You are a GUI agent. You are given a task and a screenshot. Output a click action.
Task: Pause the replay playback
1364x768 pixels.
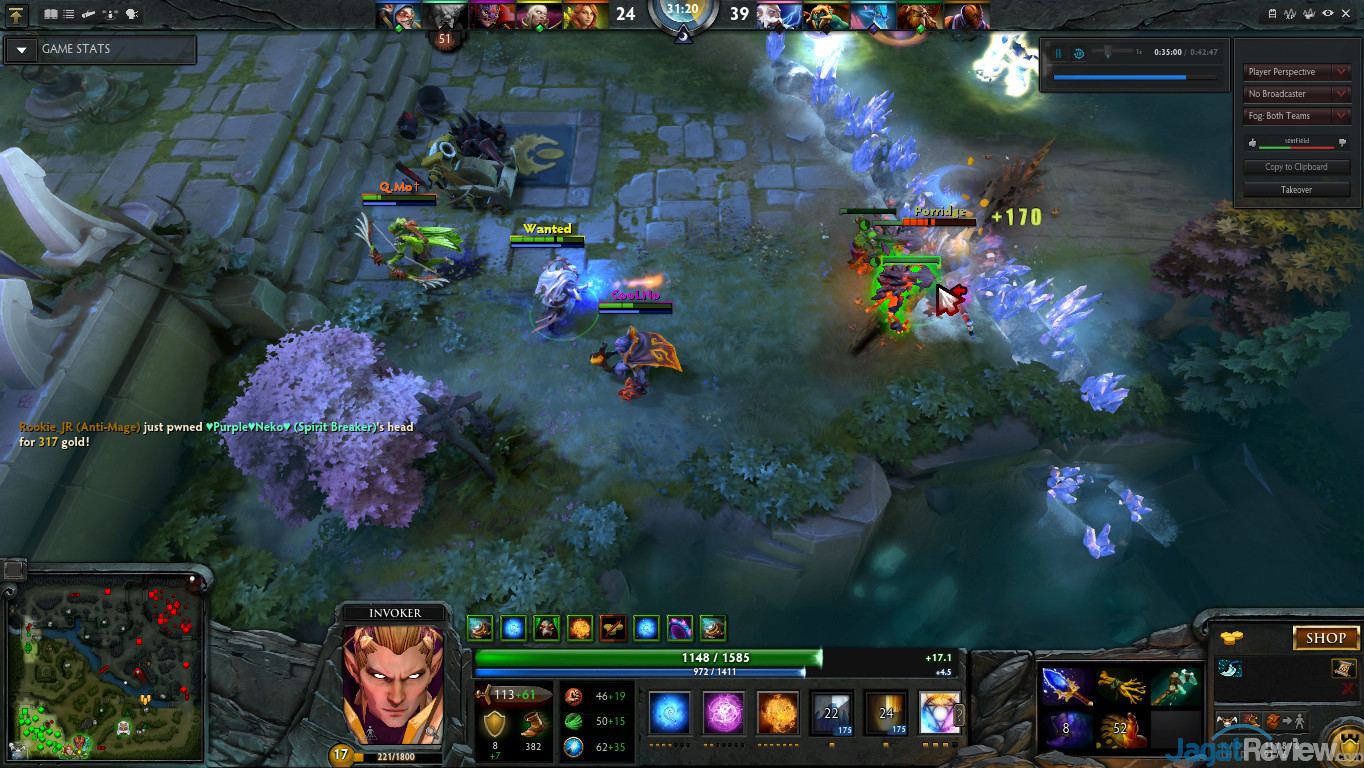1057,53
